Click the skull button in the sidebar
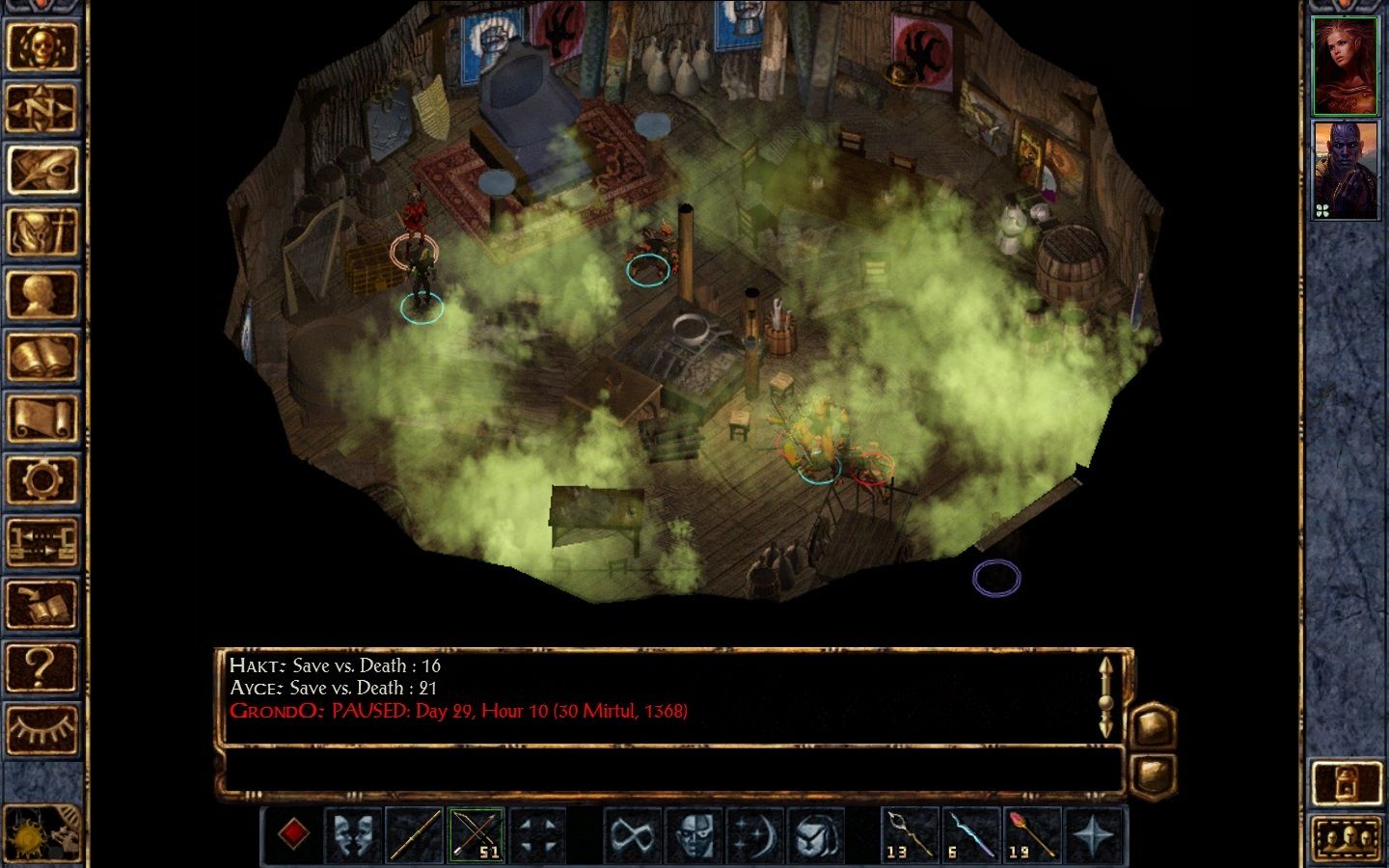1389x868 pixels. (41, 46)
